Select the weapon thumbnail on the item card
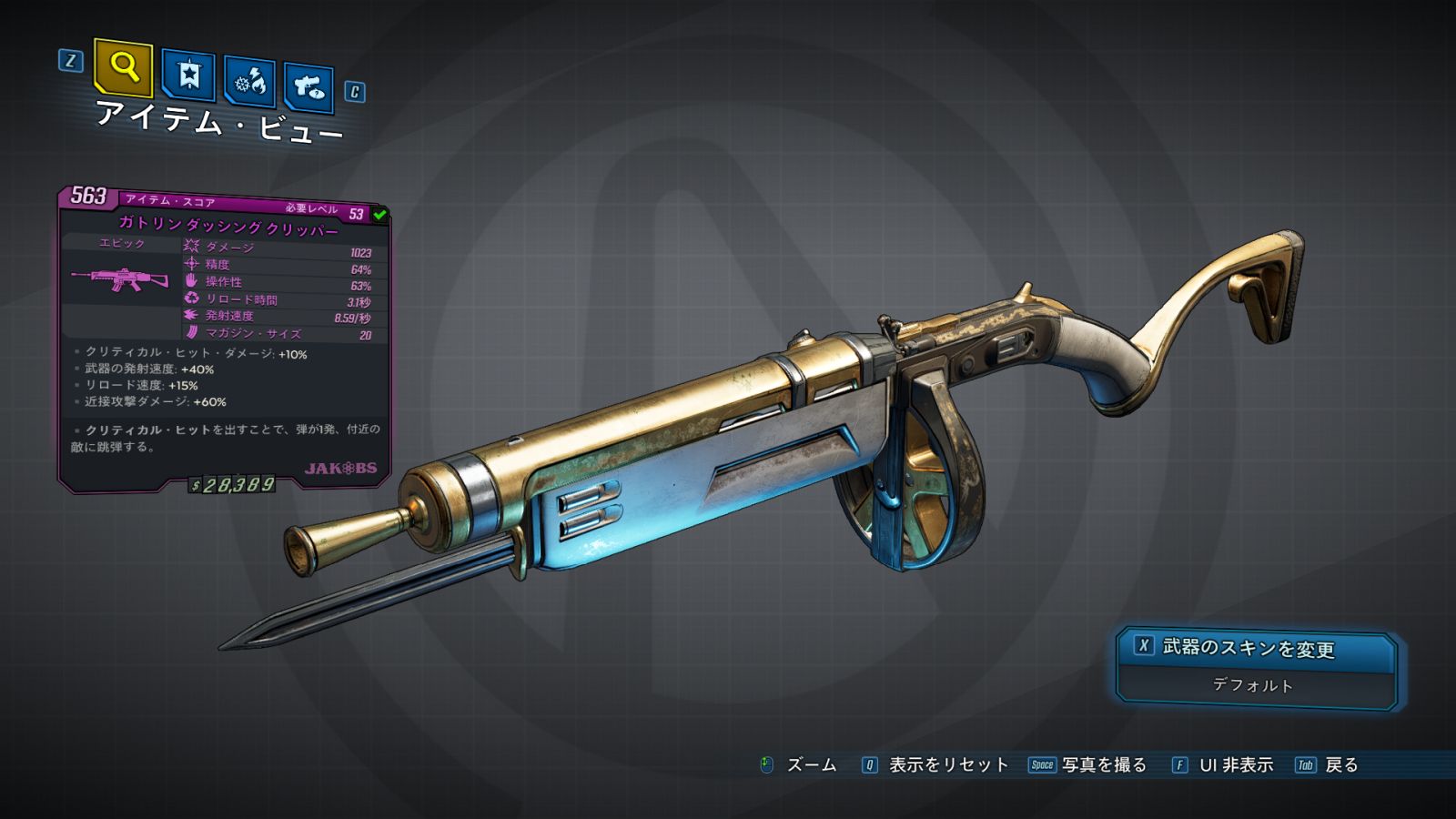1456x819 pixels. [121, 279]
